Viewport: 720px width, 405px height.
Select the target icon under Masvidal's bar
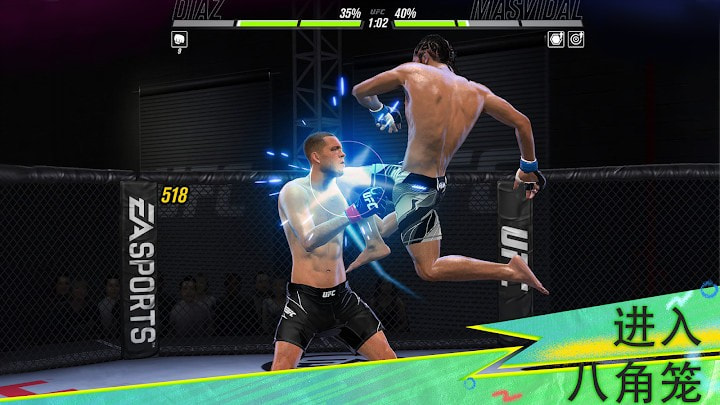tap(576, 39)
